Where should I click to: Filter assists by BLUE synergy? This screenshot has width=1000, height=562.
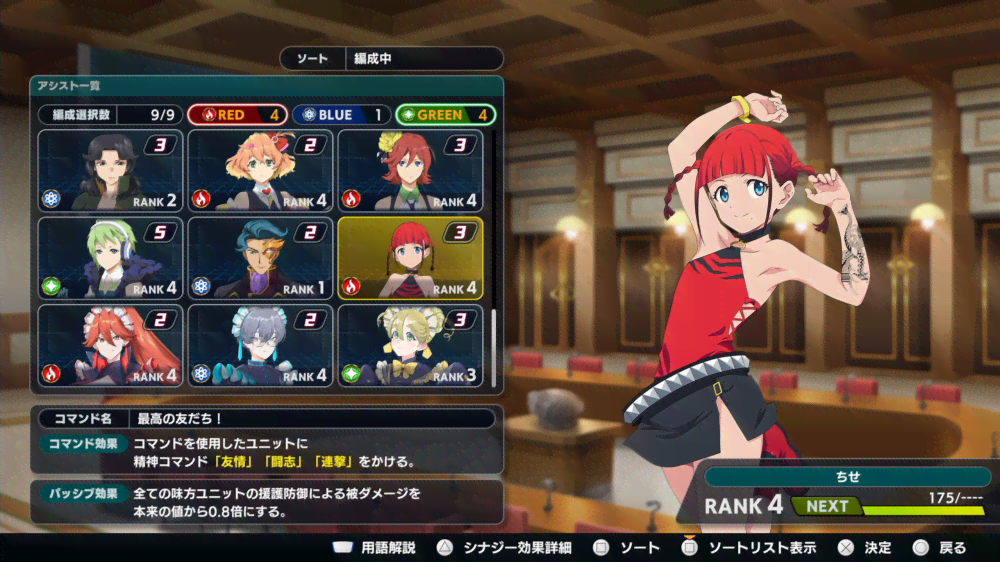pyautogui.click(x=340, y=115)
